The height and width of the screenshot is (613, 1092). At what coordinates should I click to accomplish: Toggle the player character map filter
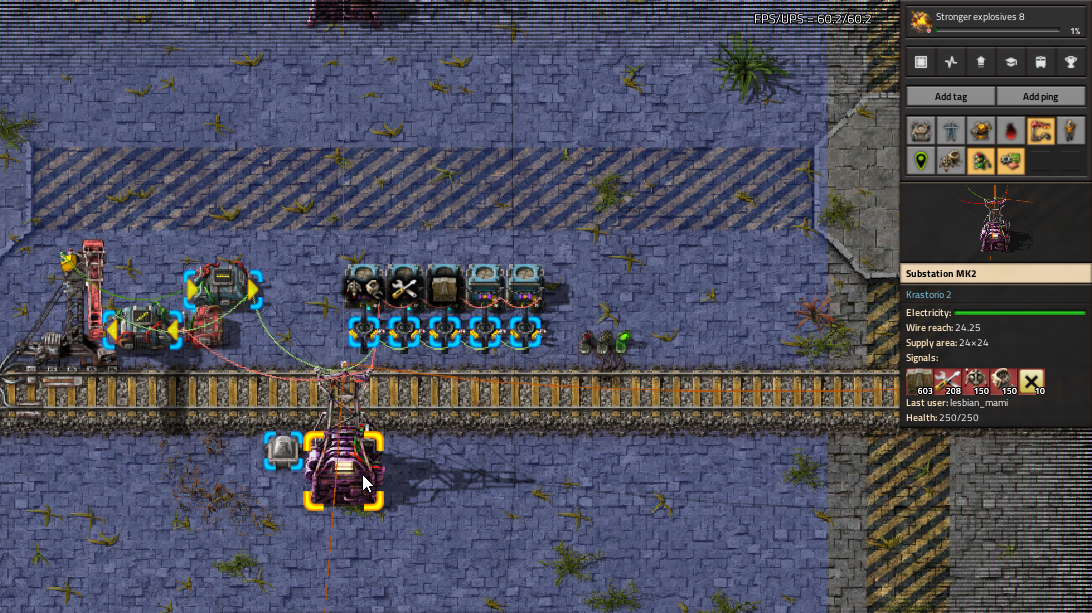tap(1071, 131)
